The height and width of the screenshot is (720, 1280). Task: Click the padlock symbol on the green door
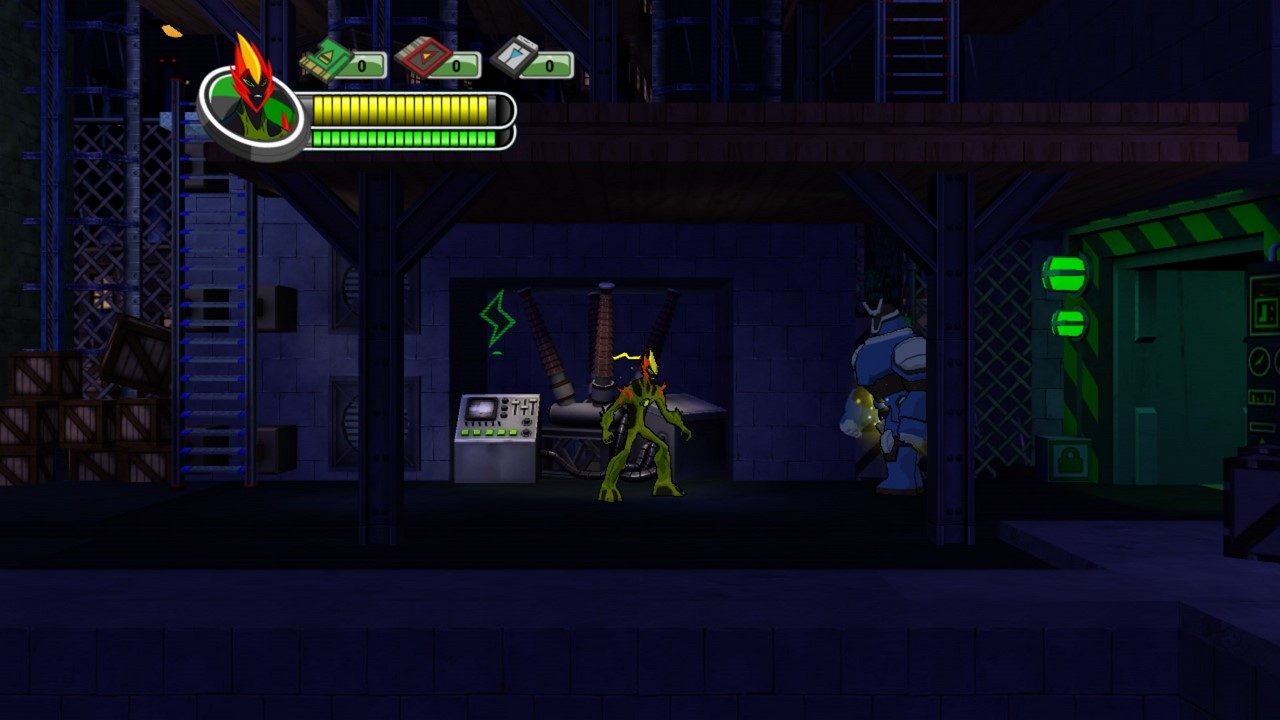[1070, 458]
